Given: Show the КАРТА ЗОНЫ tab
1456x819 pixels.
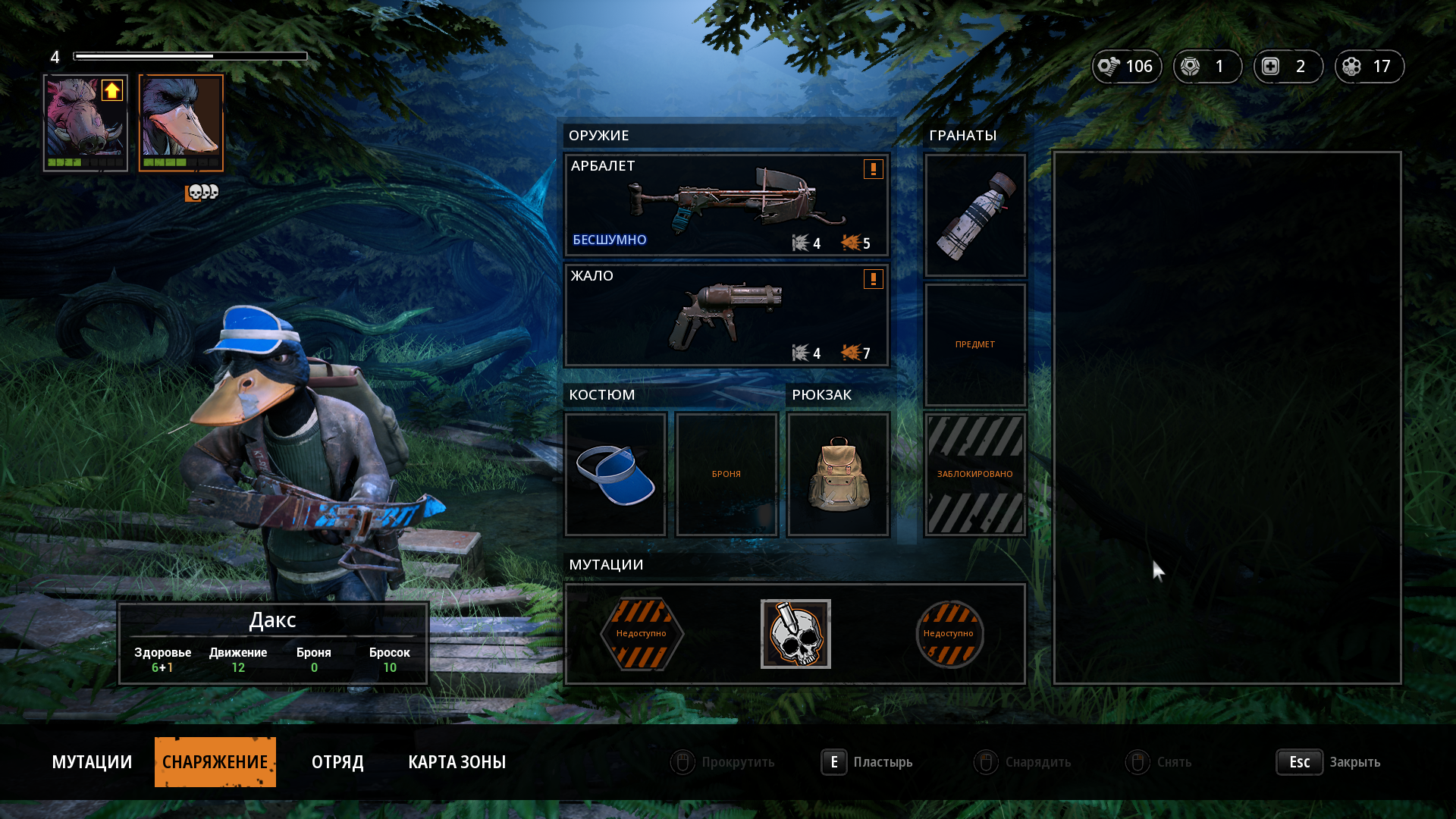Looking at the screenshot, I should (457, 762).
